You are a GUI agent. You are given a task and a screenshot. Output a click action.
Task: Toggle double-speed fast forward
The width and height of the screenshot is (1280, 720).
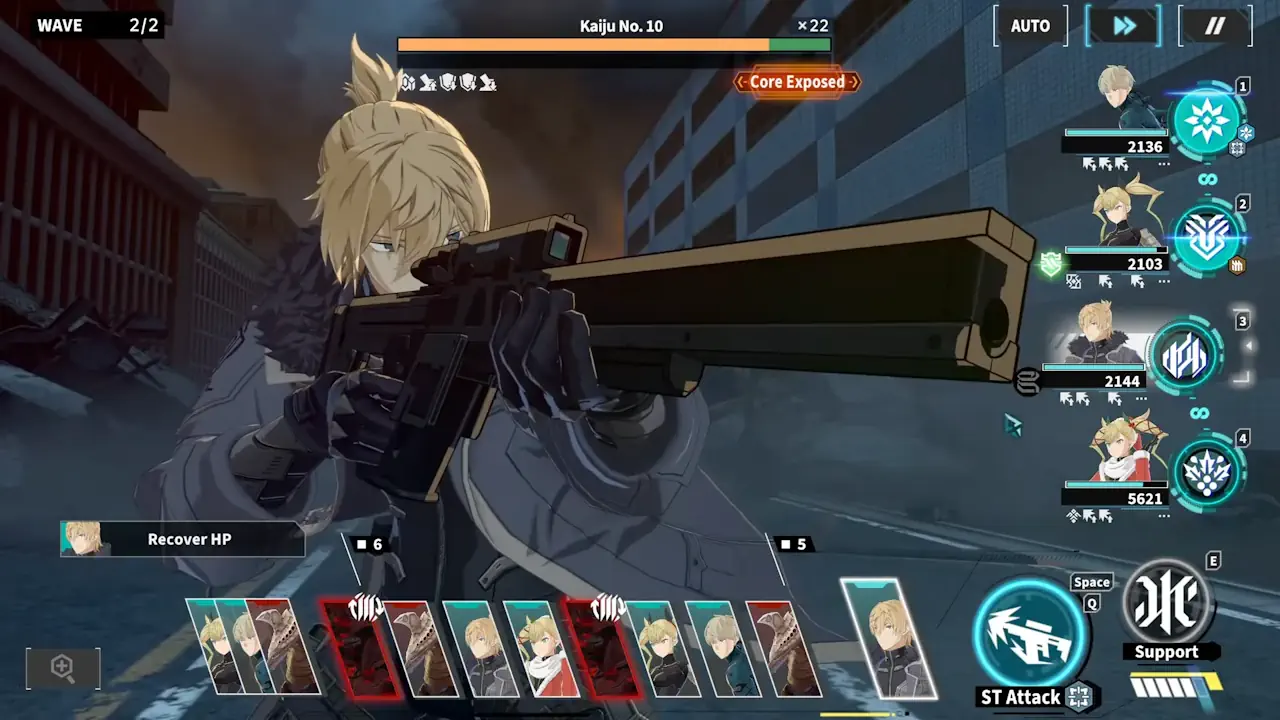pyautogui.click(x=1122, y=26)
